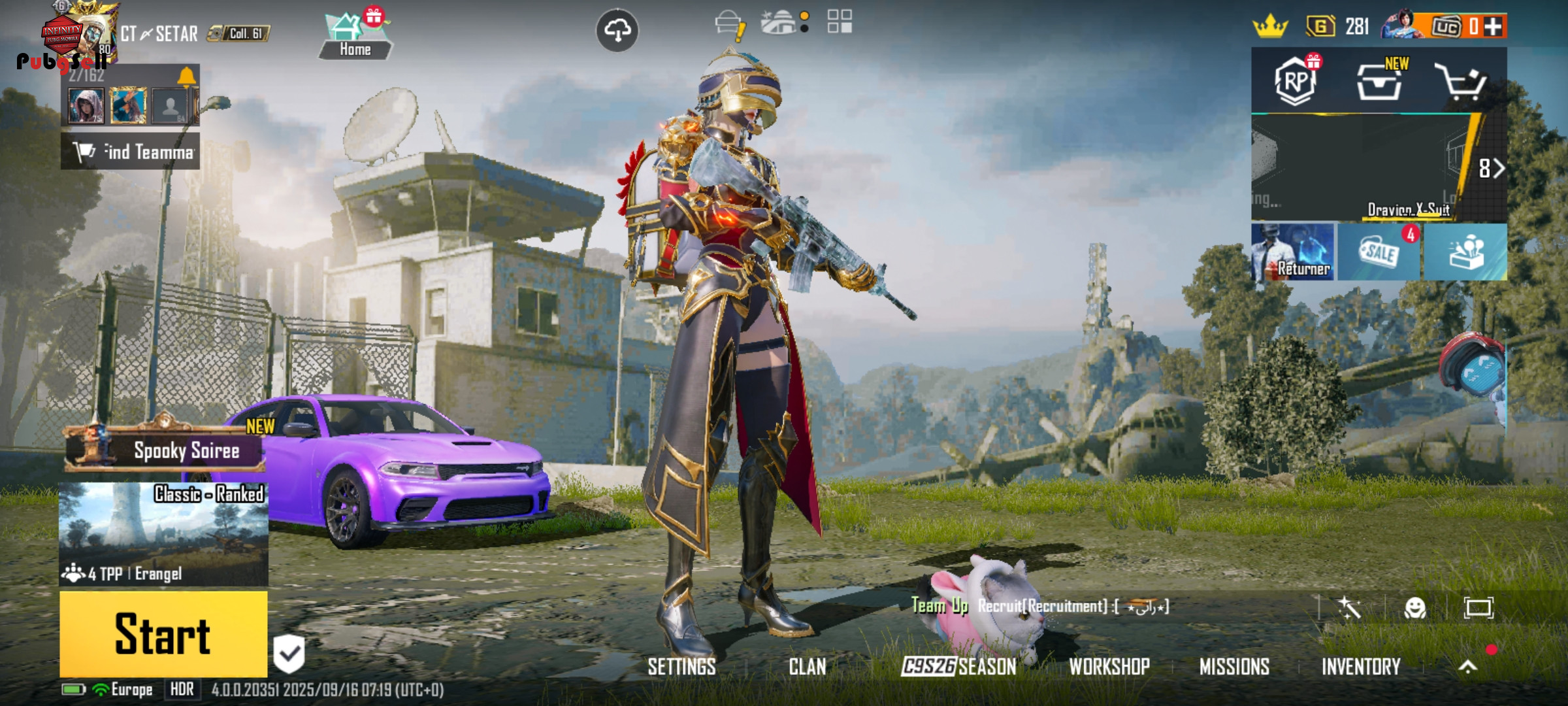Image resolution: width=1568 pixels, height=706 pixels.
Task: View the Missions list
Action: [x=1234, y=667]
